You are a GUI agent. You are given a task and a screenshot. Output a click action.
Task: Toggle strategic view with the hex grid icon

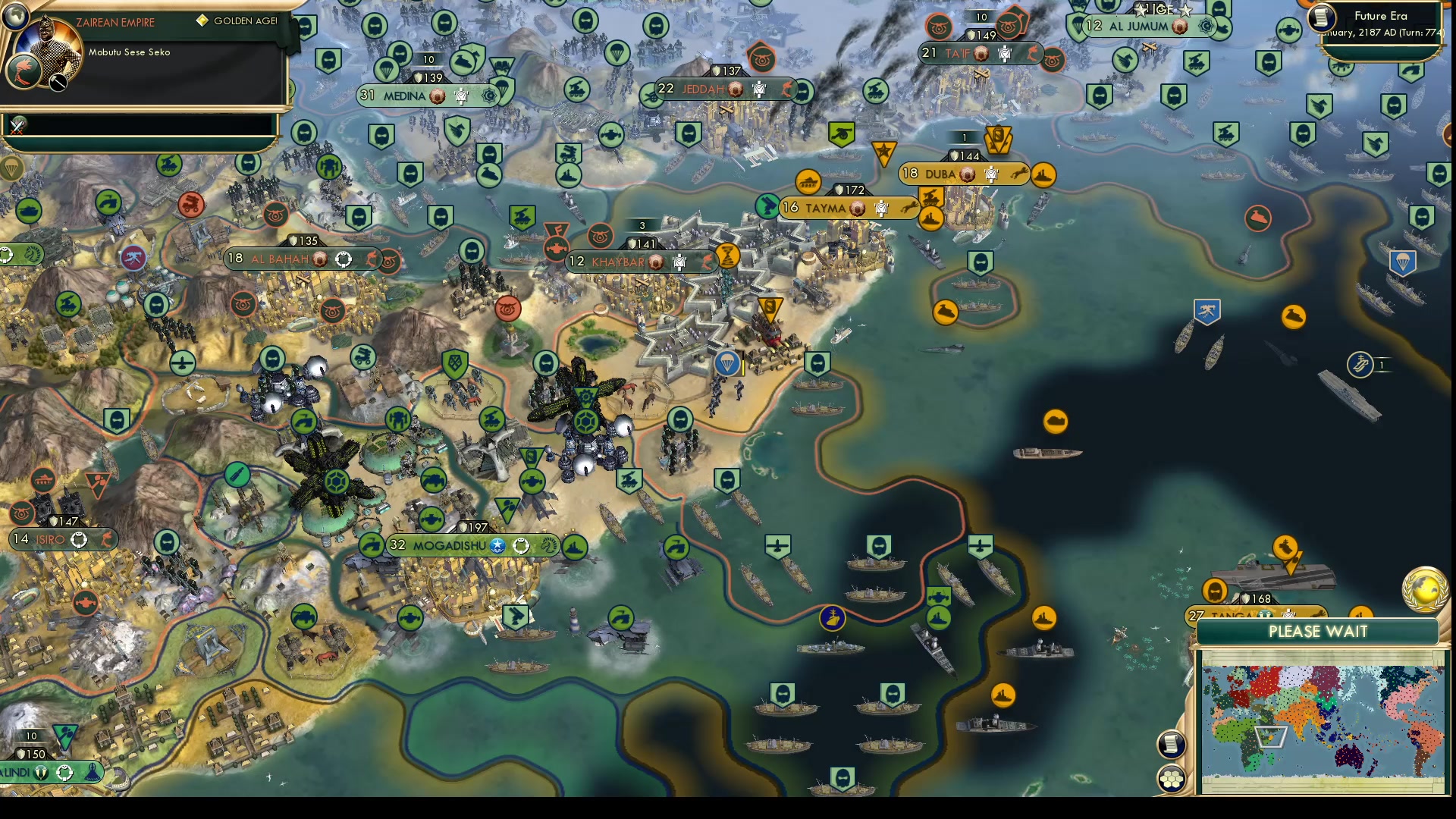(1172, 778)
